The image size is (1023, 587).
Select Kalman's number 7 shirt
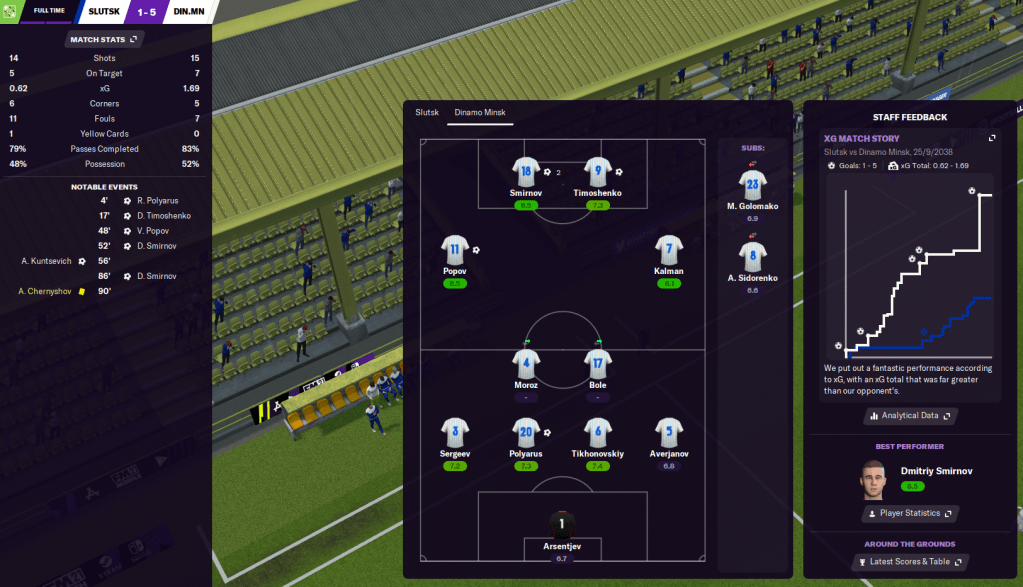tap(669, 249)
